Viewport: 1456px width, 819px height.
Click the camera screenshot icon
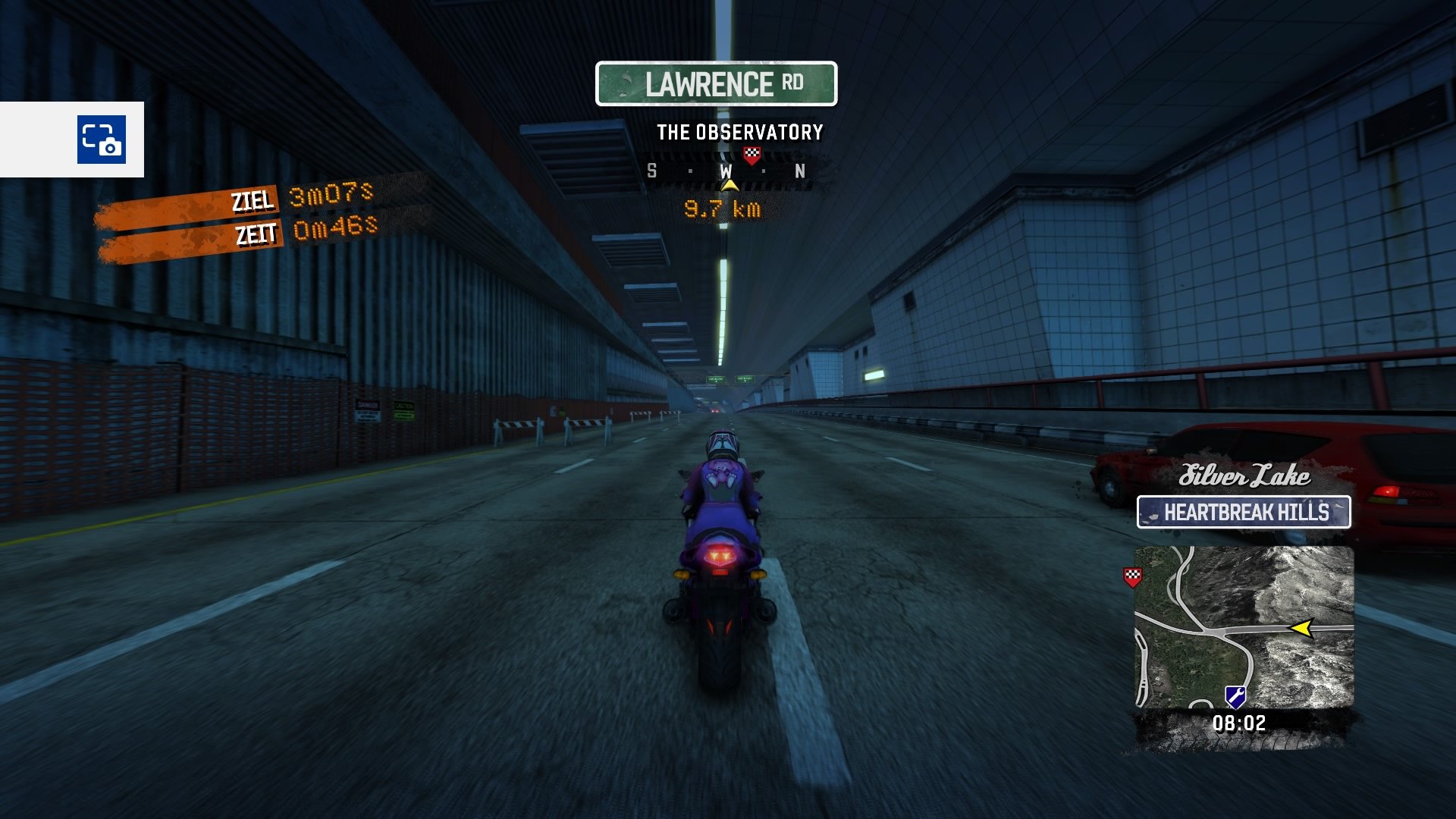pos(101,140)
